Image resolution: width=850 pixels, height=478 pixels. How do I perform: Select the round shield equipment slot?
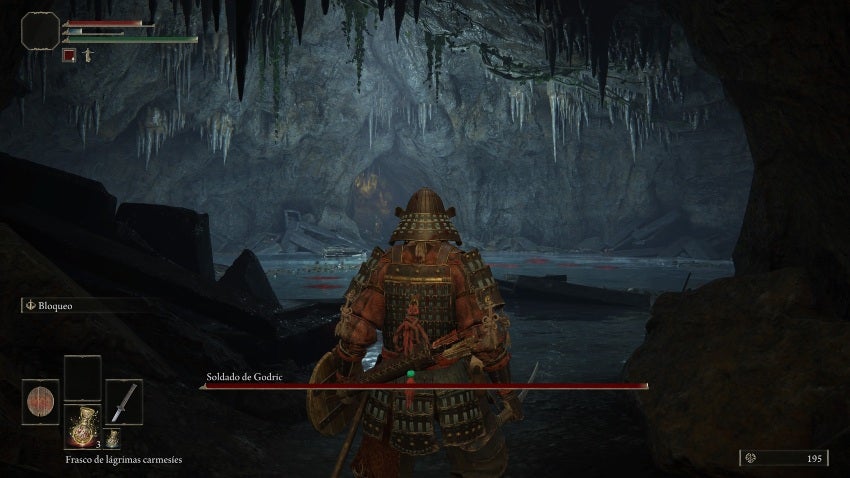tap(41, 402)
